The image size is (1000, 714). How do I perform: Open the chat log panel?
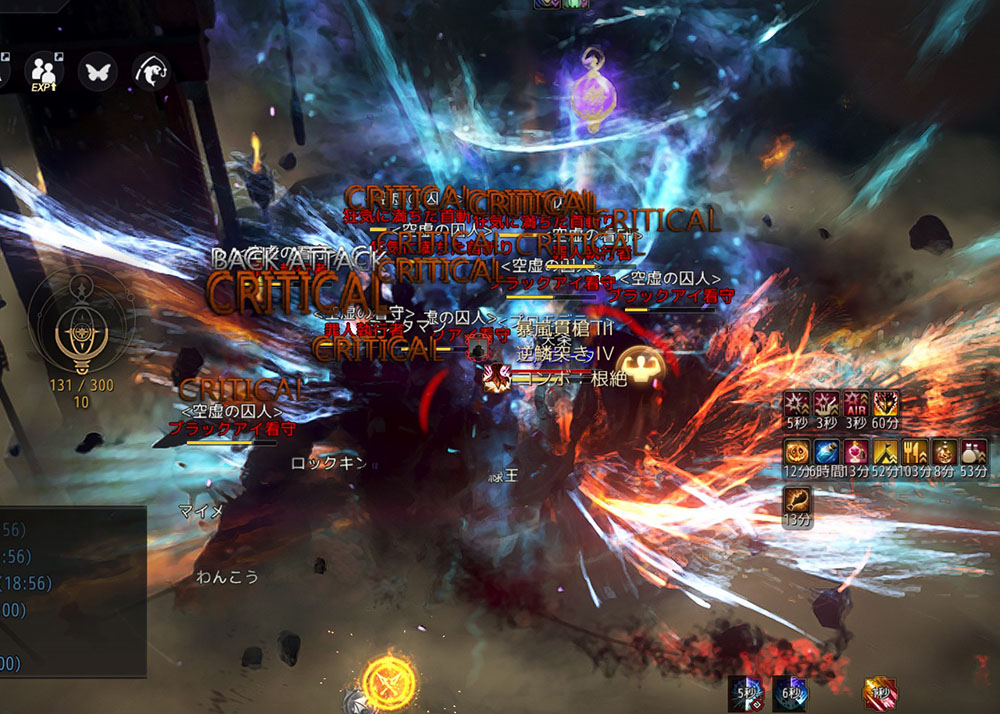tap(72, 590)
